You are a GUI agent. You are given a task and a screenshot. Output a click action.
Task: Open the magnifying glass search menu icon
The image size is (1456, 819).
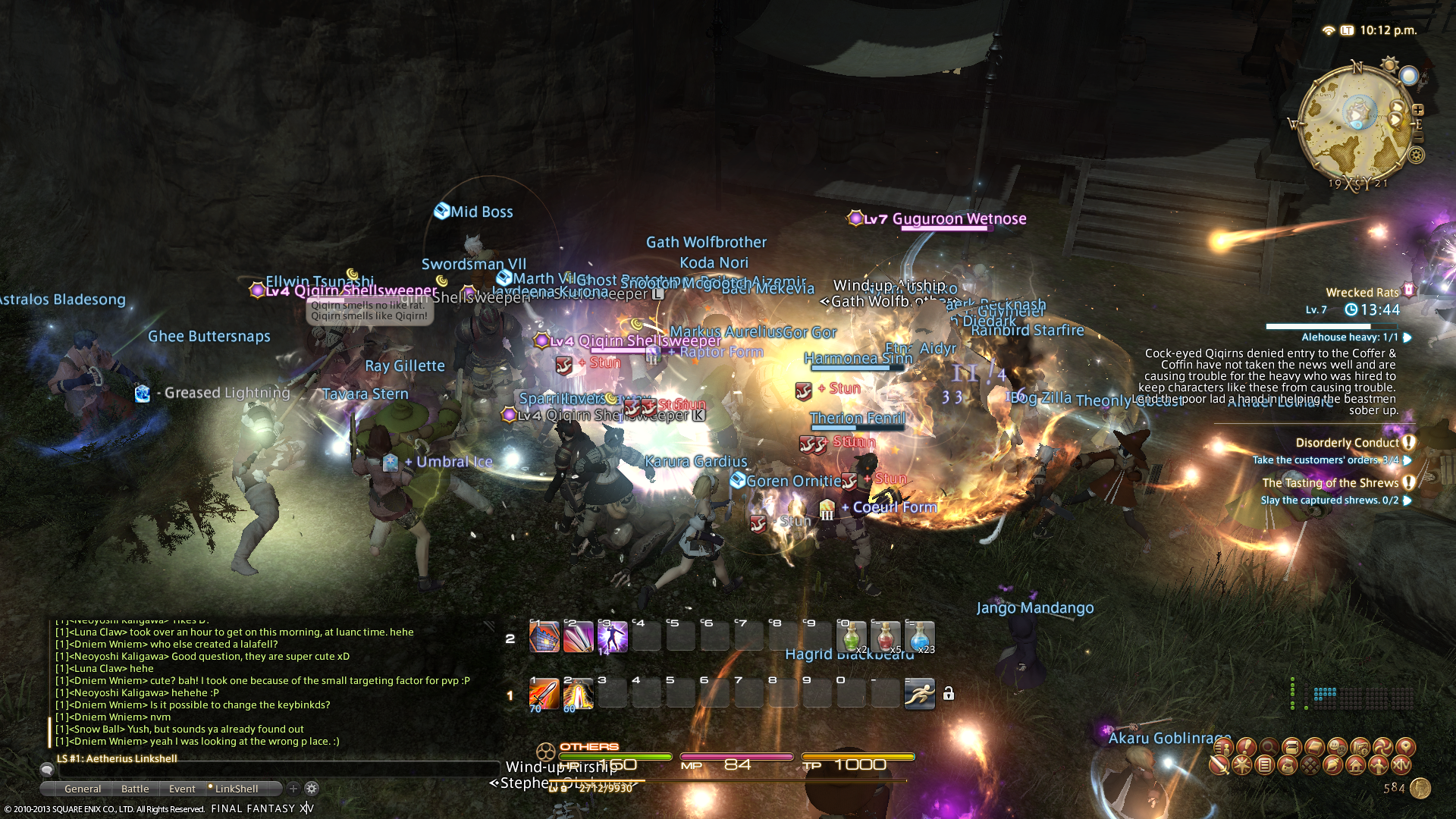pyautogui.click(x=1269, y=747)
